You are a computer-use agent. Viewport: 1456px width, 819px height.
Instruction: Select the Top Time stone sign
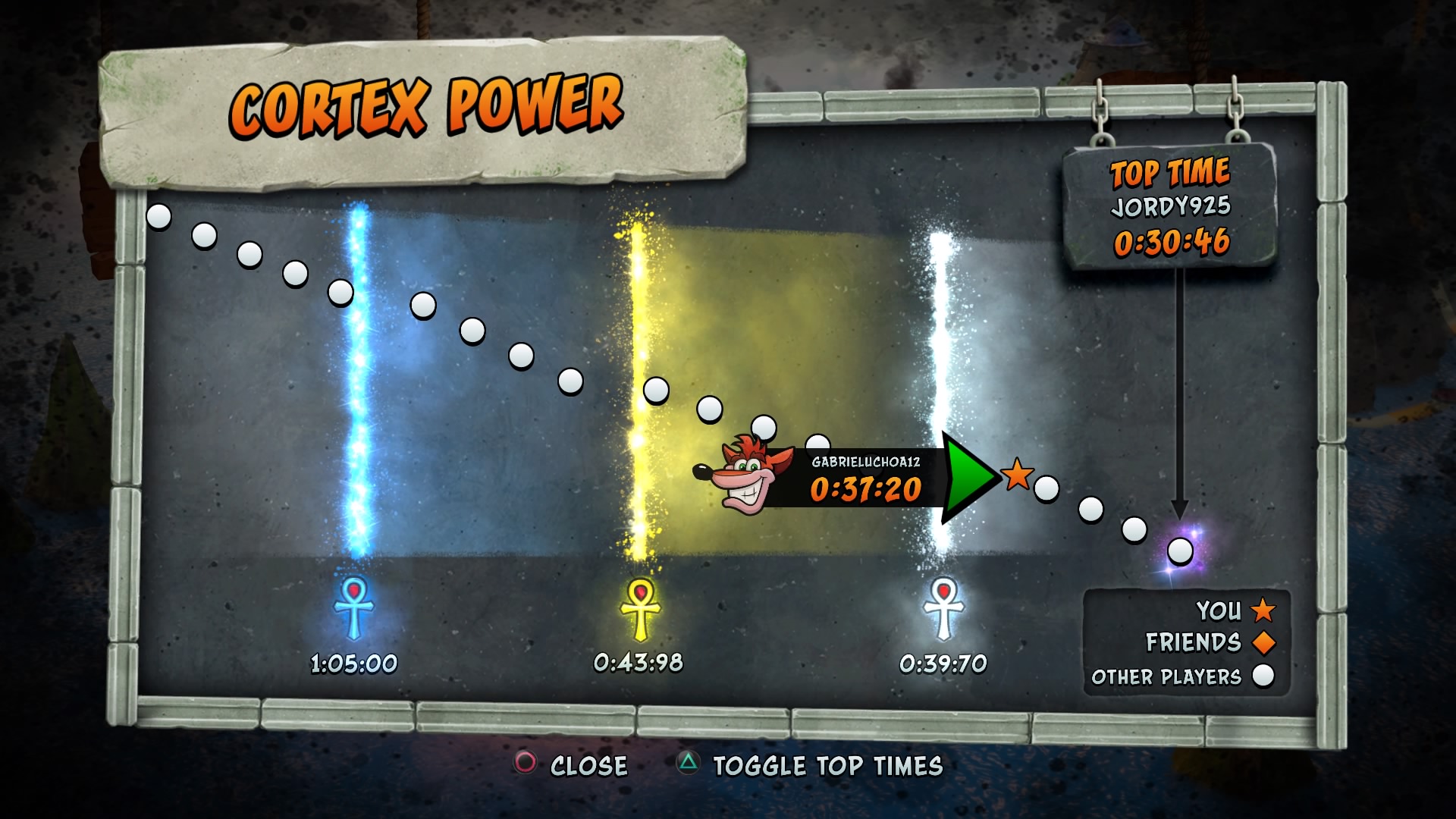pos(1170,206)
